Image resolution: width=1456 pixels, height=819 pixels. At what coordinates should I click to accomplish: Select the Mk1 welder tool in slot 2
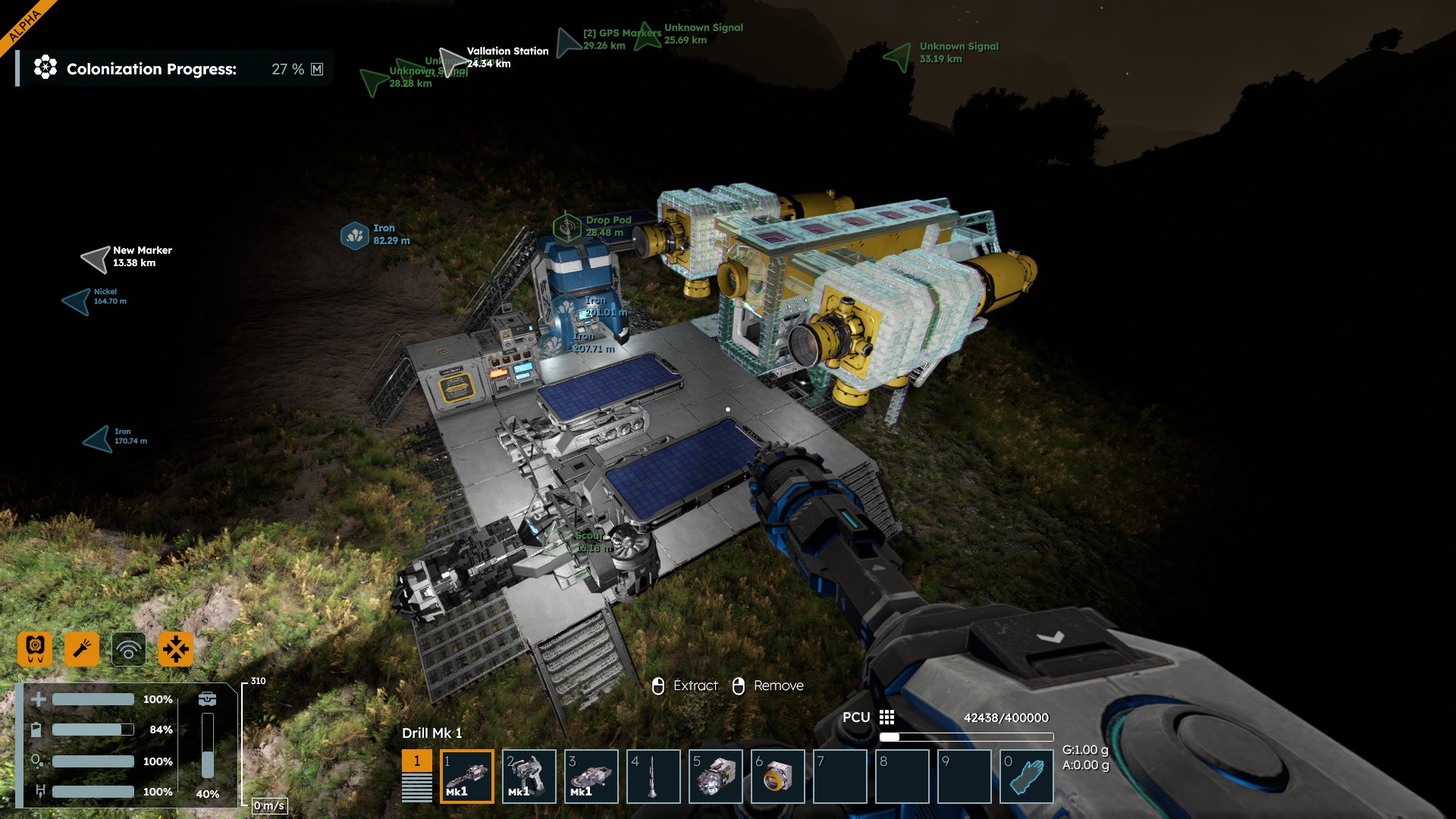click(x=529, y=776)
